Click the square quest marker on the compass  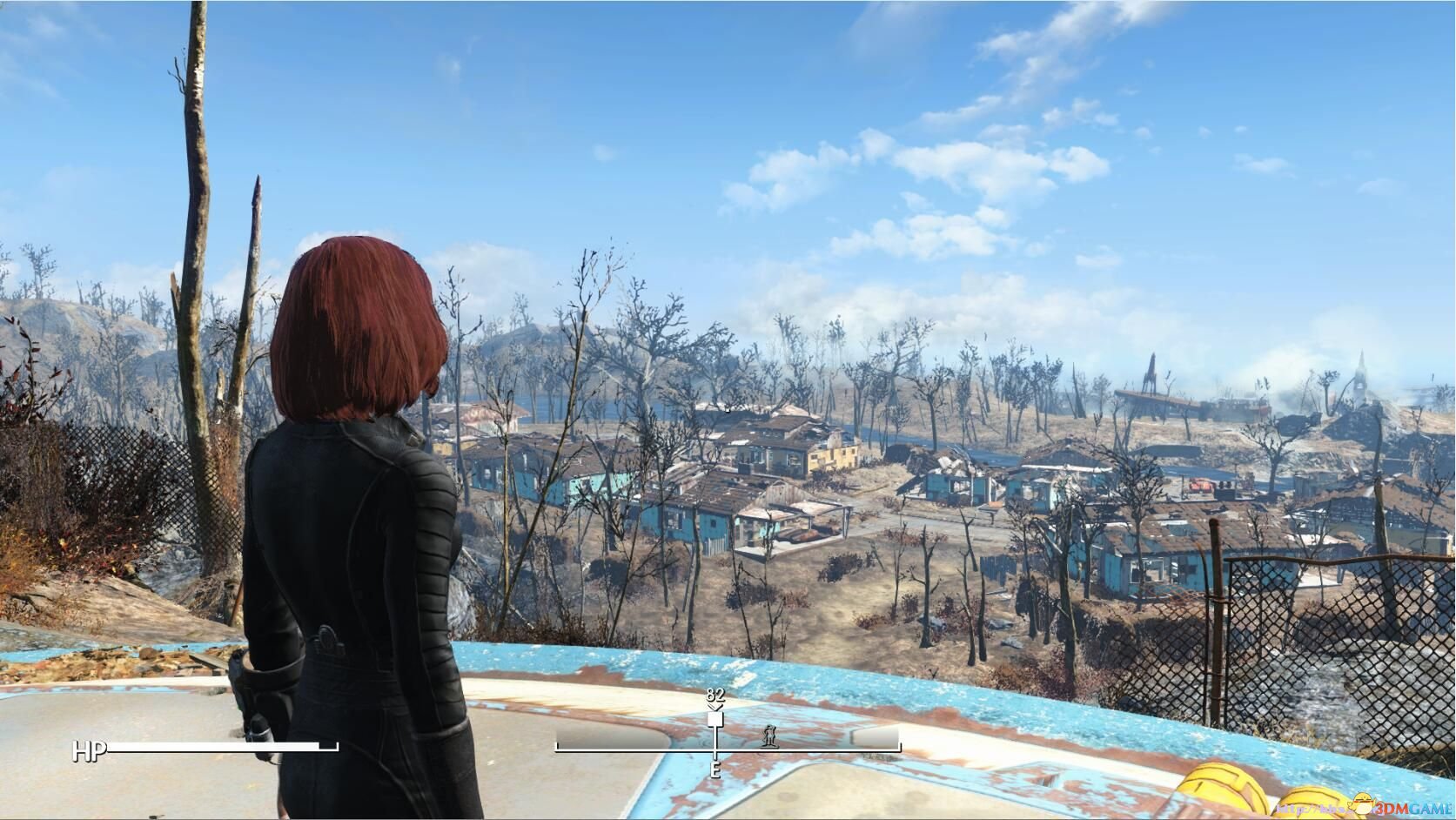click(715, 719)
